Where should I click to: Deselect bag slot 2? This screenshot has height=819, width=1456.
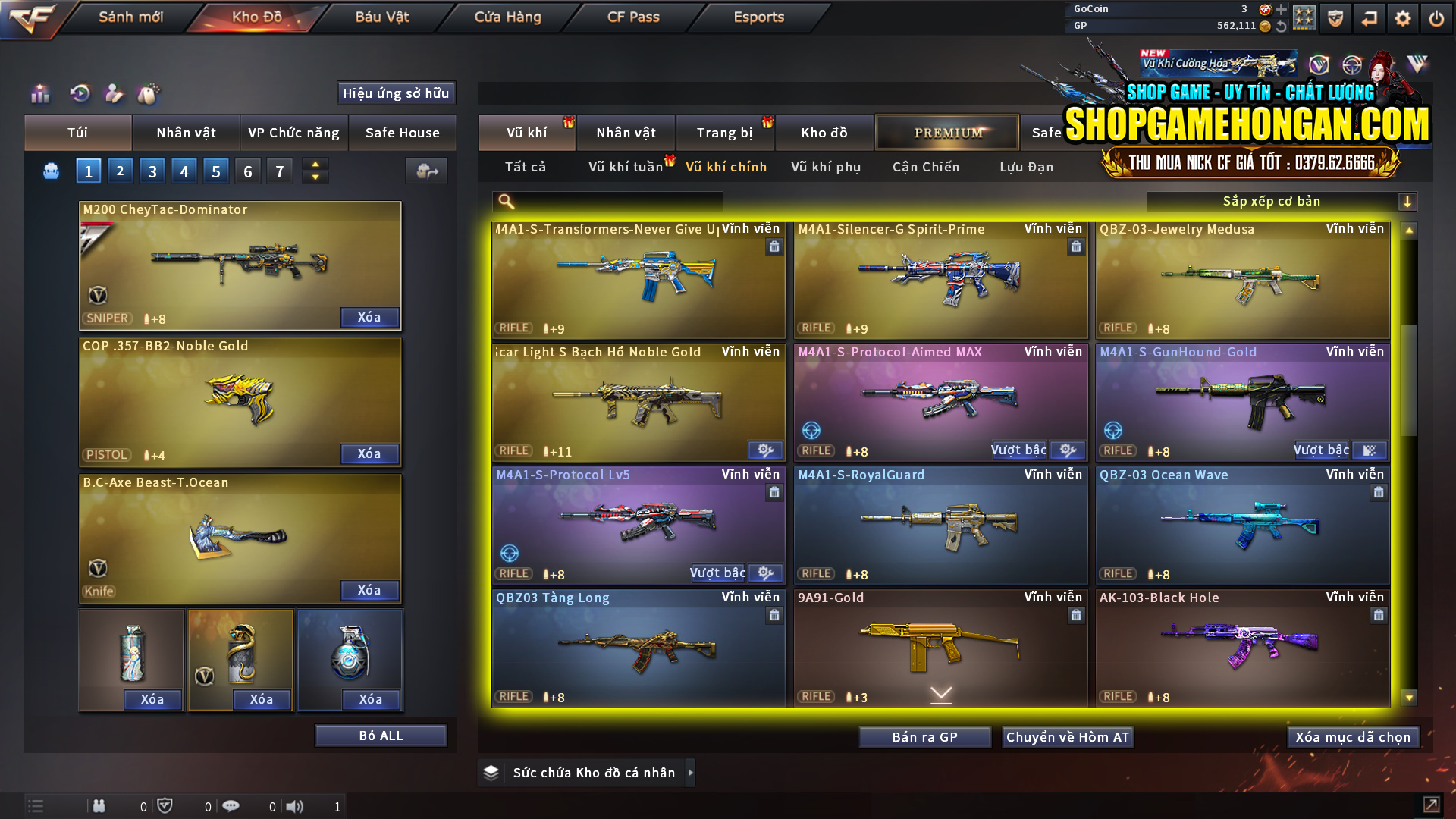click(120, 171)
